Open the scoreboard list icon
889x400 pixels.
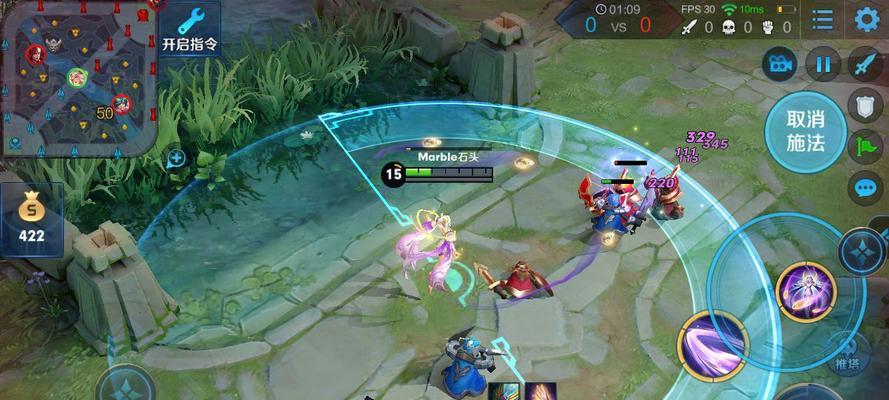click(822, 20)
